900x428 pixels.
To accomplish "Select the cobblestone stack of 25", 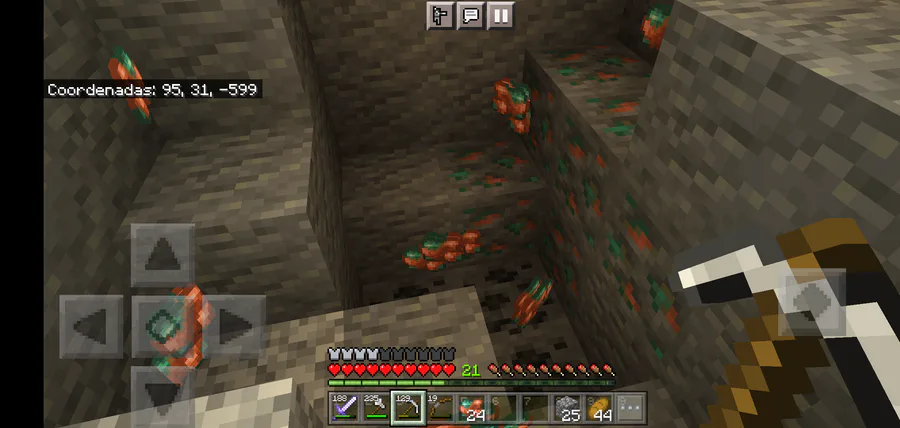I will point(566,407).
